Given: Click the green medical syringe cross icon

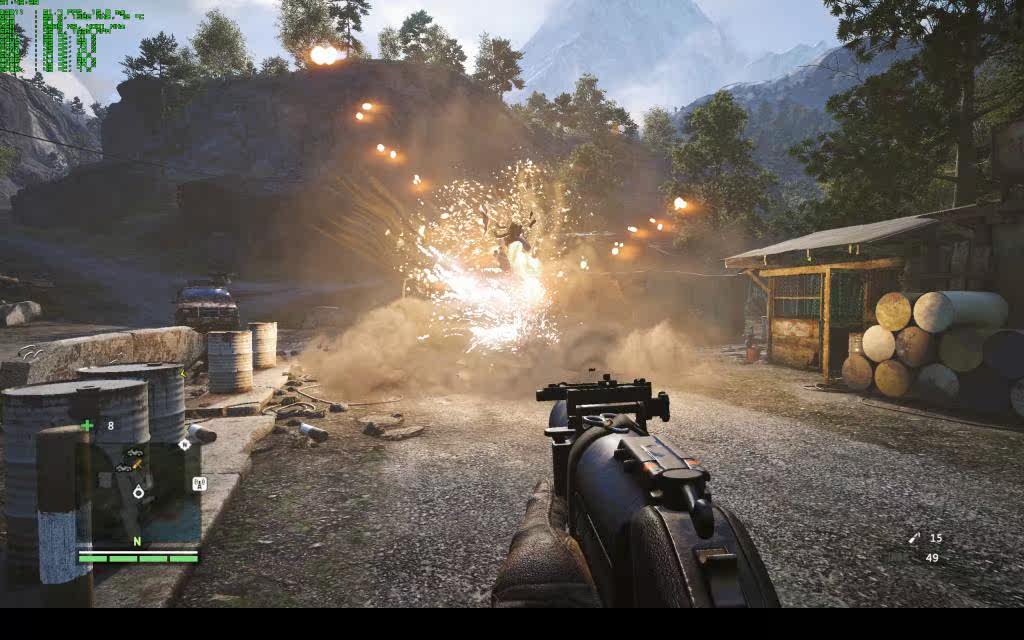Looking at the screenshot, I should coord(87,425).
